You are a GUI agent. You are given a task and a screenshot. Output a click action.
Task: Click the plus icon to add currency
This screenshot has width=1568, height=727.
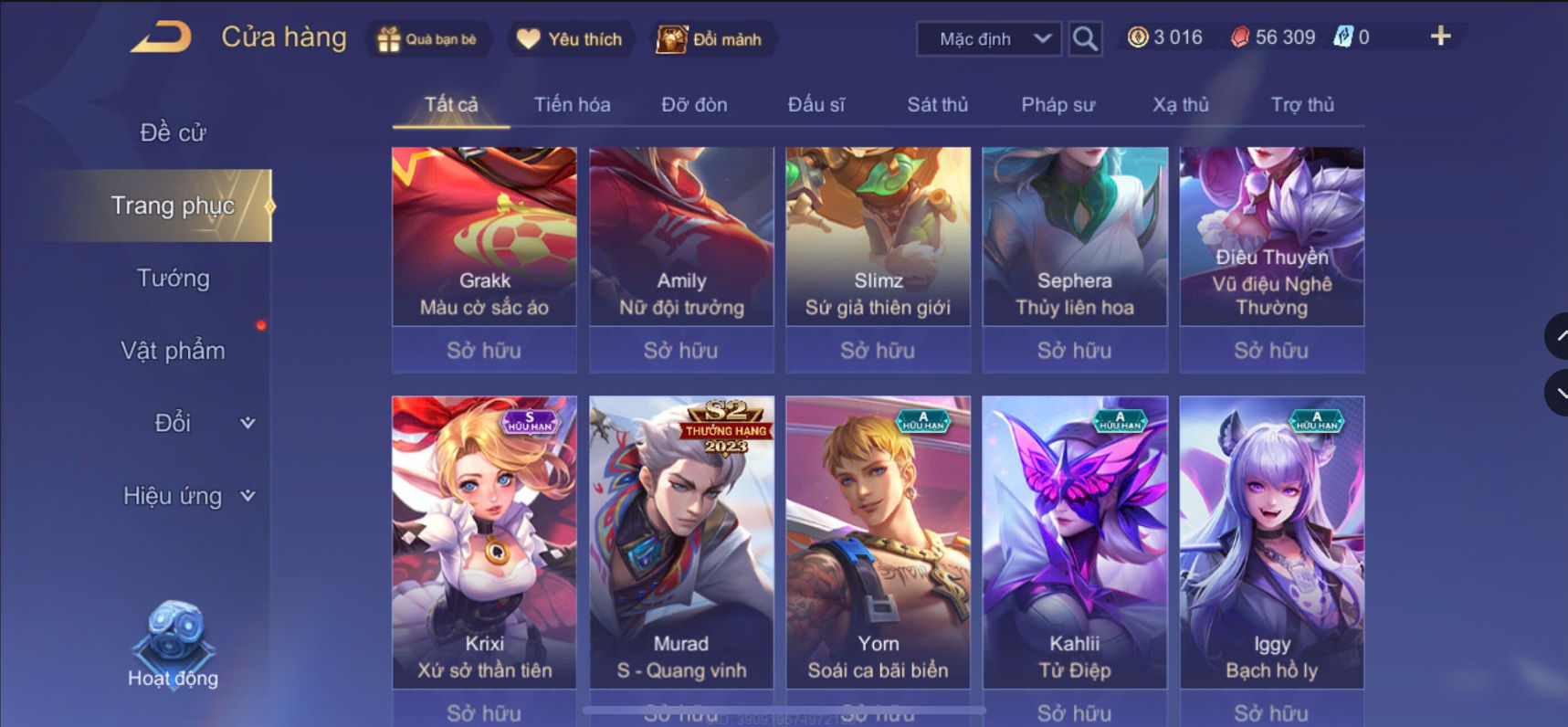1439,37
